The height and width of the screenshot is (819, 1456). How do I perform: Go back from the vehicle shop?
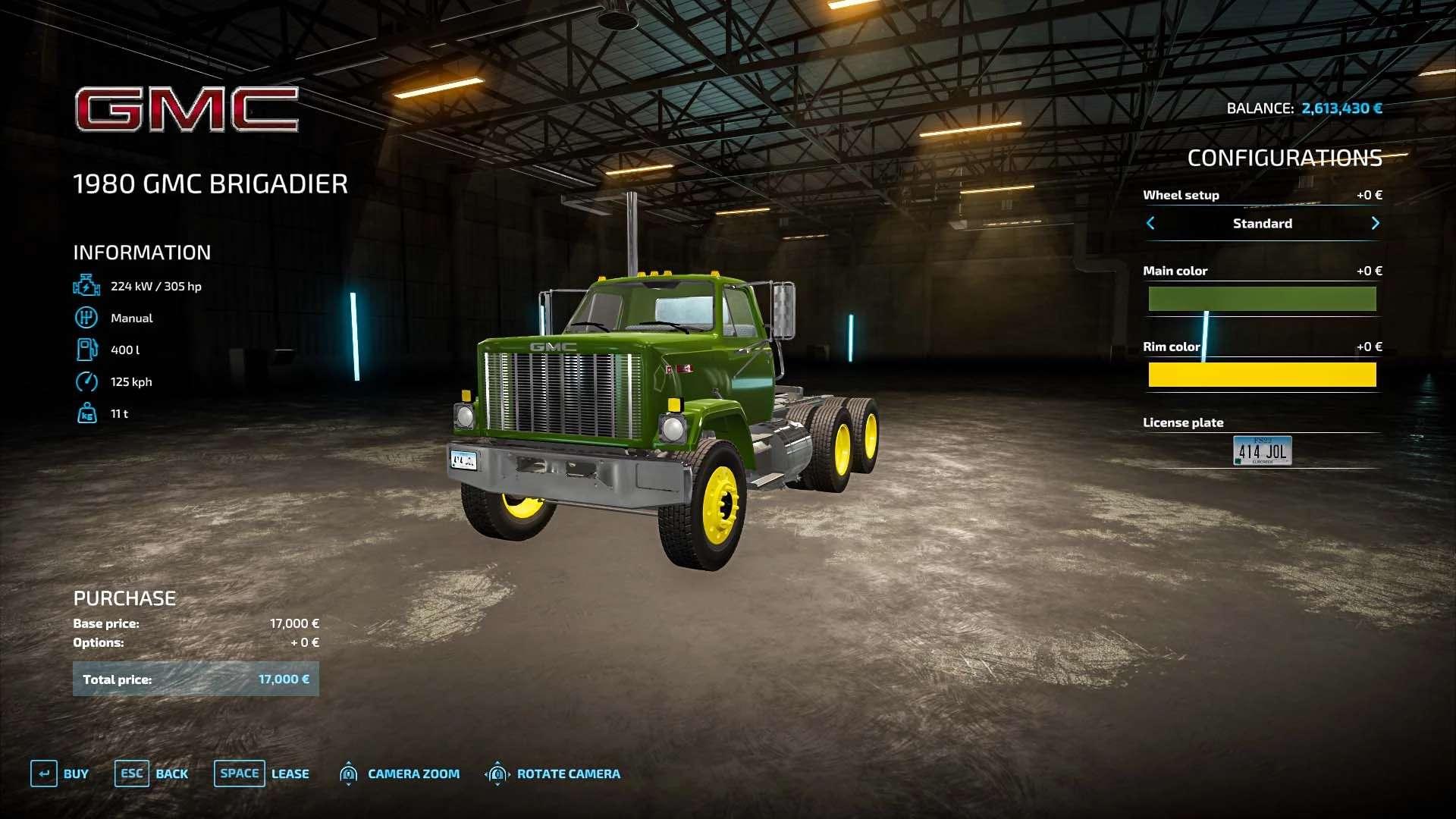point(152,773)
